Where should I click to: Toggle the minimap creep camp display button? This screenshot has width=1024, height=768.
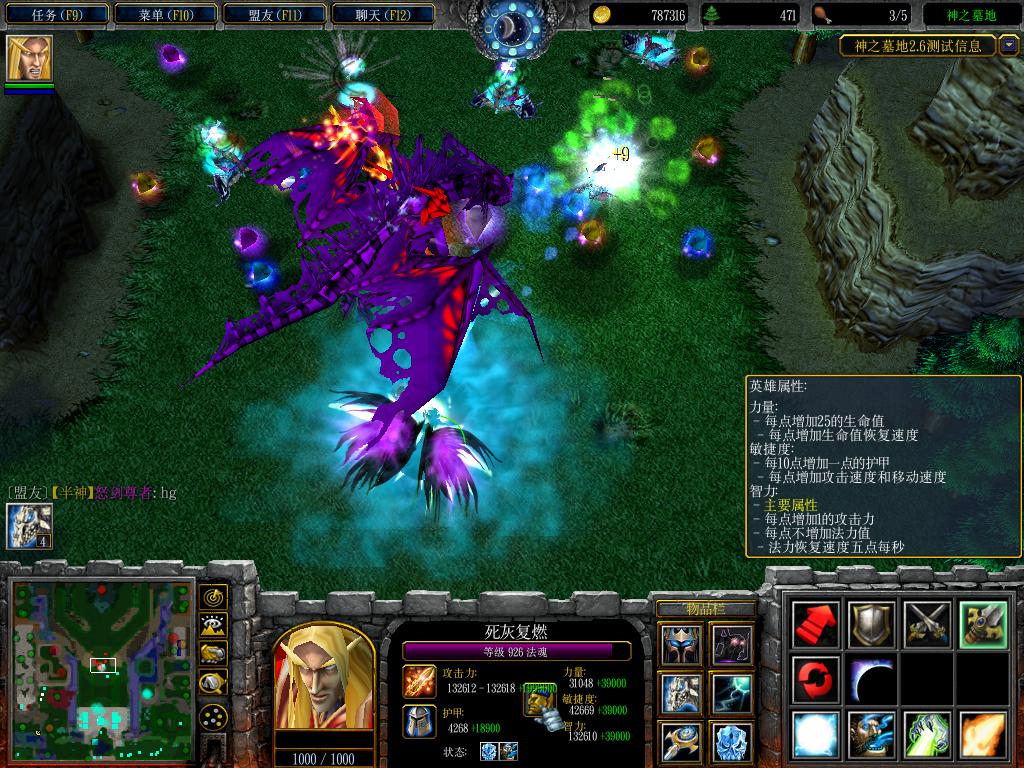click(213, 683)
